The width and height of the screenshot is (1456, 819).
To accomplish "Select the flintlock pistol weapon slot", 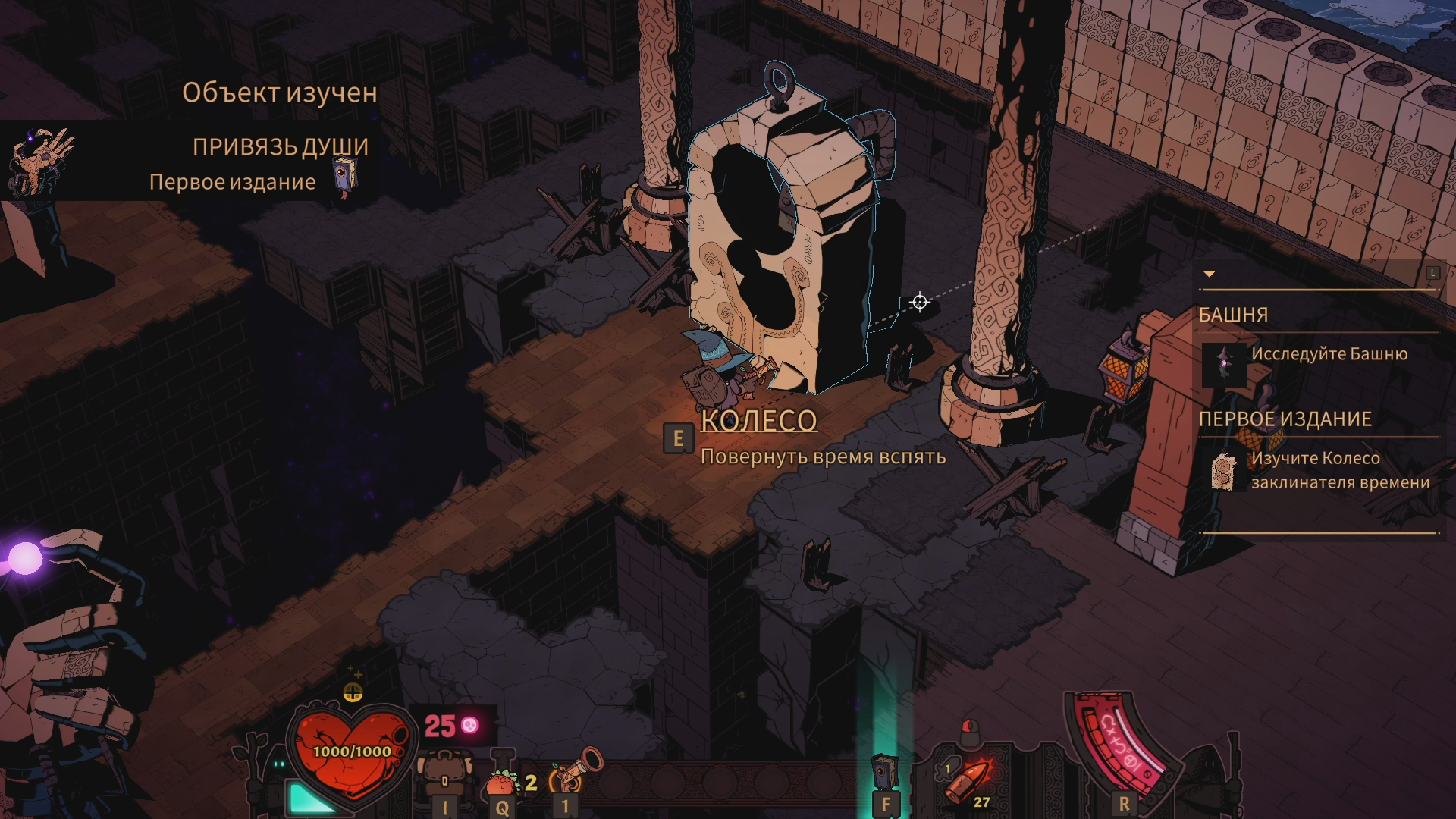I will coord(575,770).
